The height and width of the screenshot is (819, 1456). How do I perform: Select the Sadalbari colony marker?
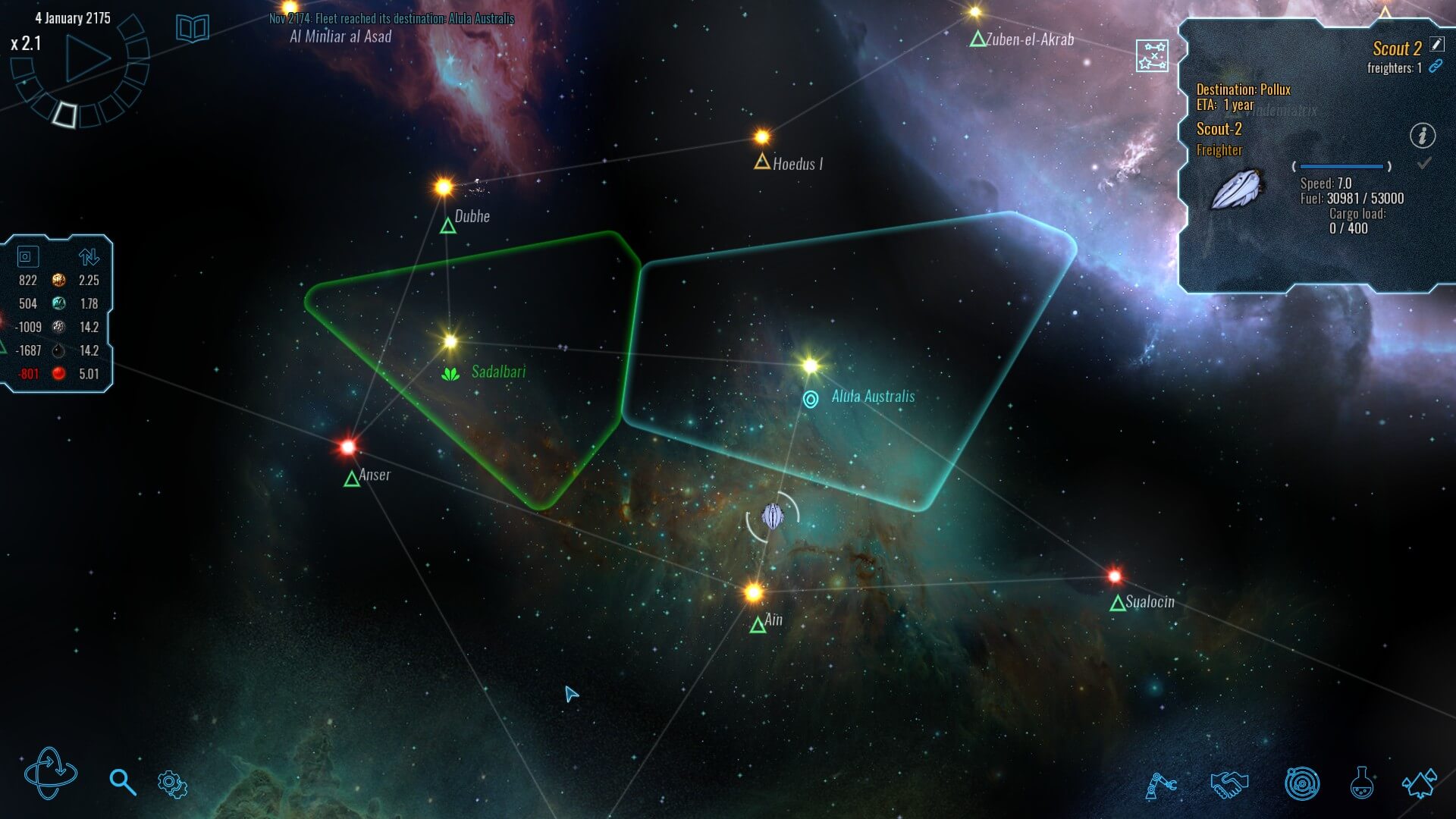coord(451,373)
